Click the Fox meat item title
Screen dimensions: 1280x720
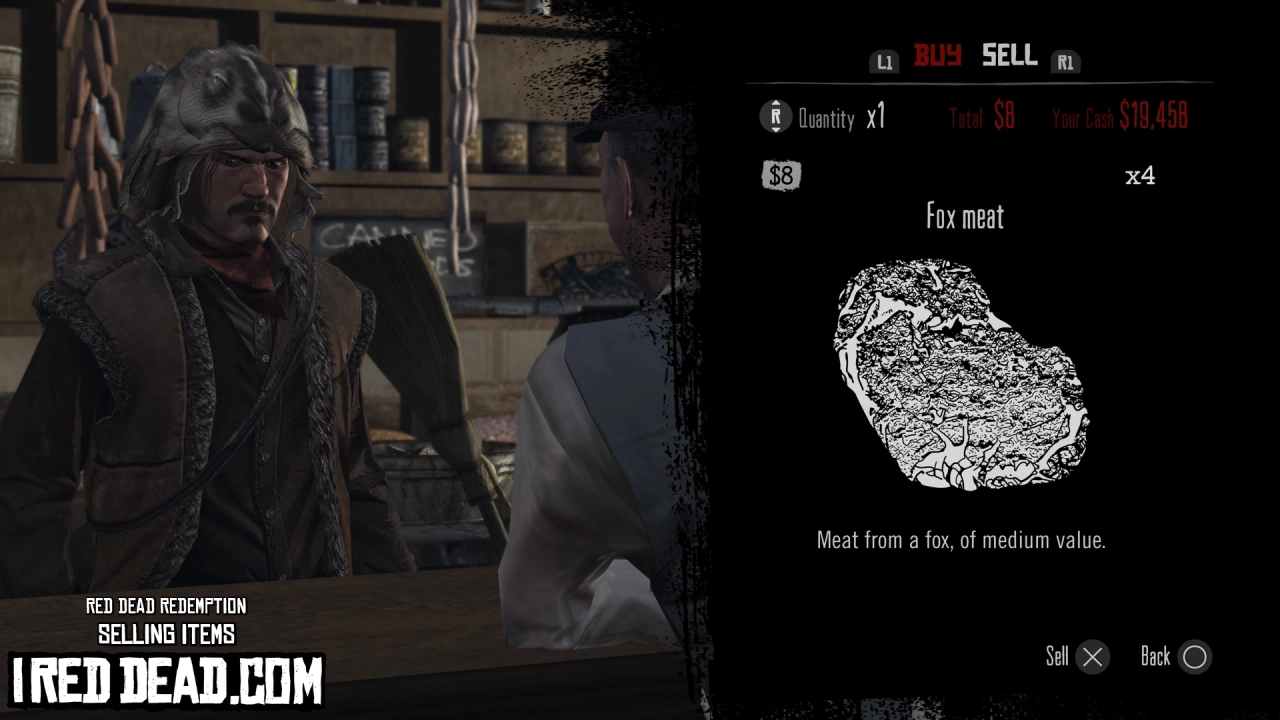963,218
